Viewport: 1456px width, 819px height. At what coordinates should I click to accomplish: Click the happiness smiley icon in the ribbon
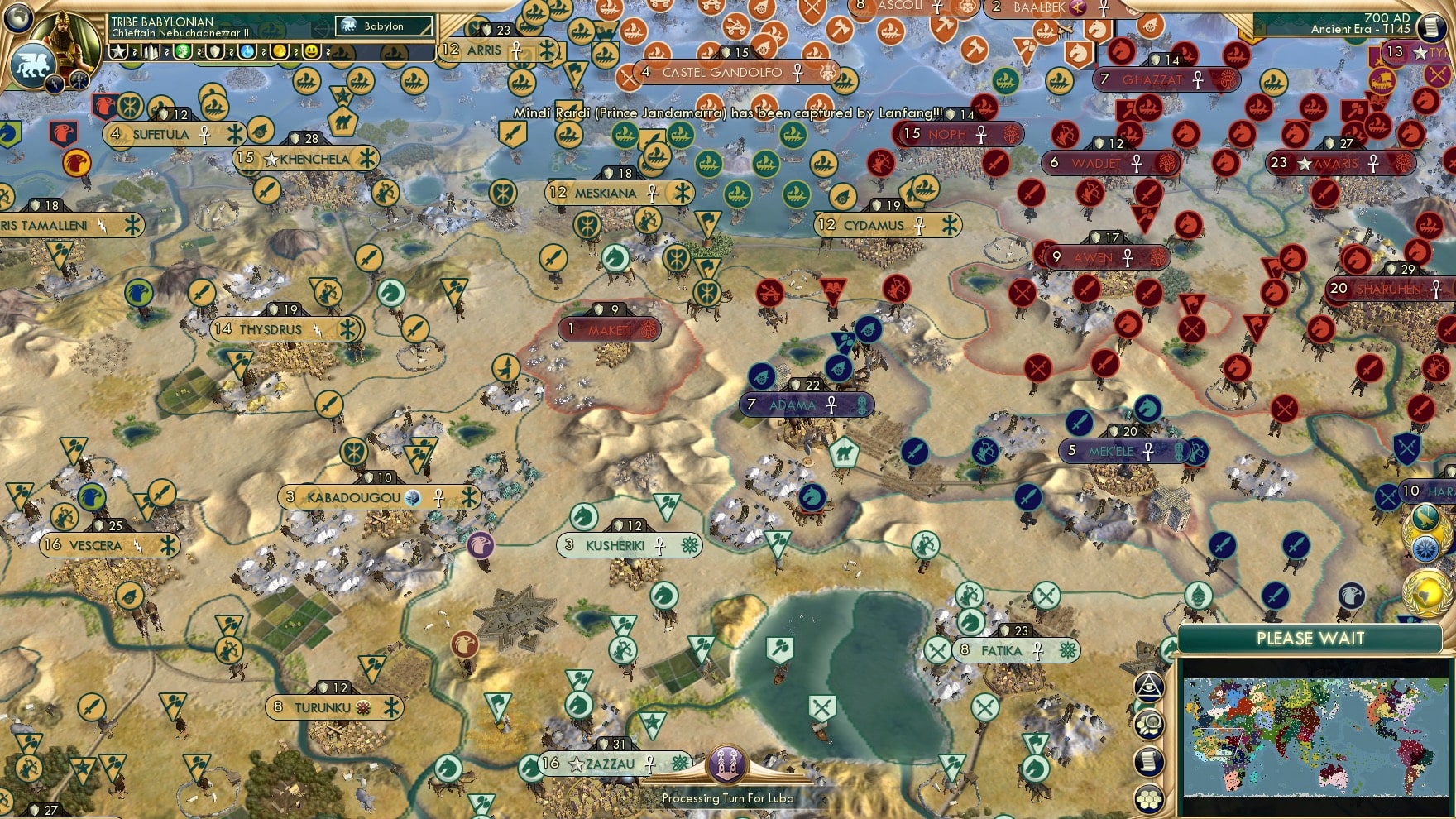pyautogui.click(x=311, y=53)
